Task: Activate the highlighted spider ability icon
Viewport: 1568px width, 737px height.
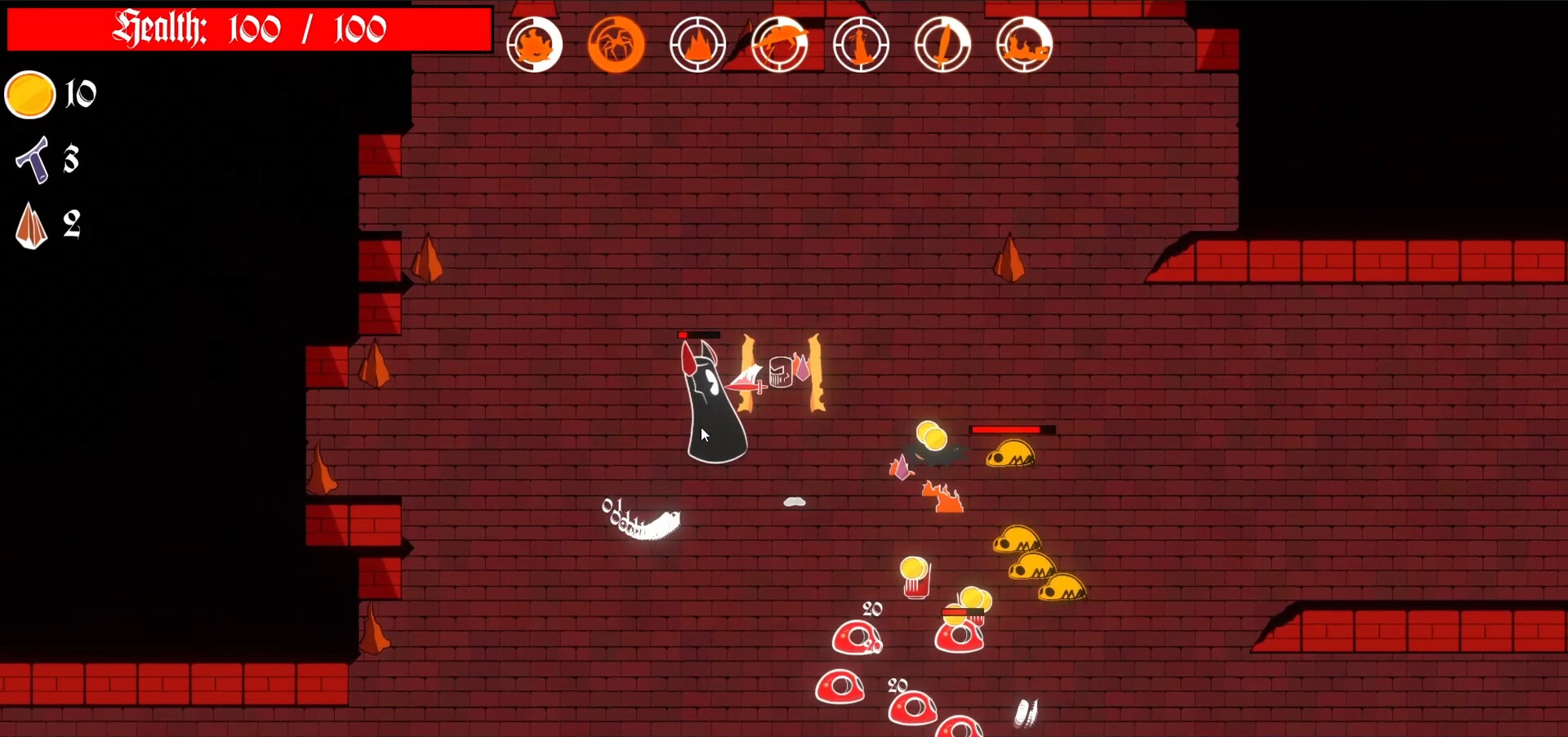Action: coord(617,43)
